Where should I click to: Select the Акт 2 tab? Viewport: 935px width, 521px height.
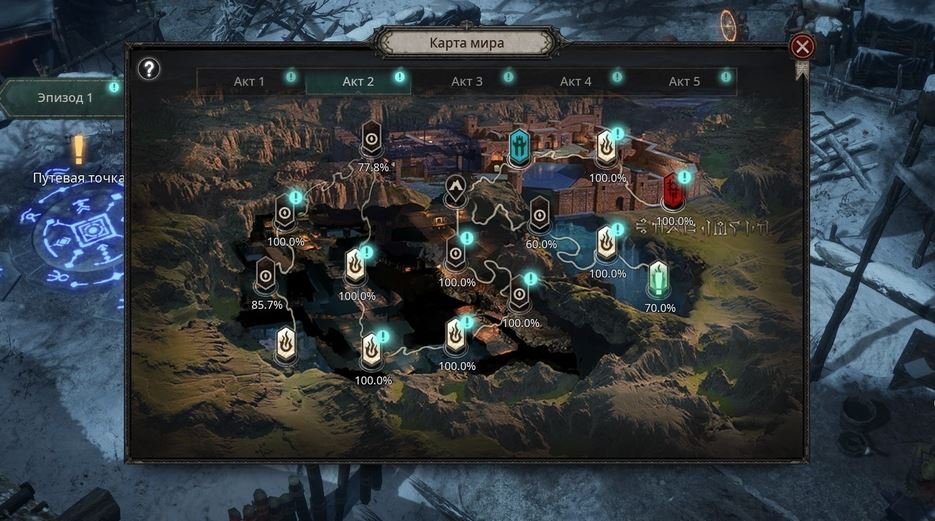357,81
